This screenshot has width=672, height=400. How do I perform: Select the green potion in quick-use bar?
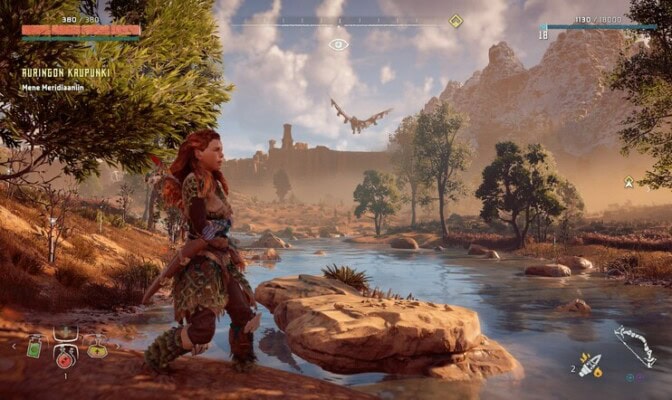tap(34, 351)
